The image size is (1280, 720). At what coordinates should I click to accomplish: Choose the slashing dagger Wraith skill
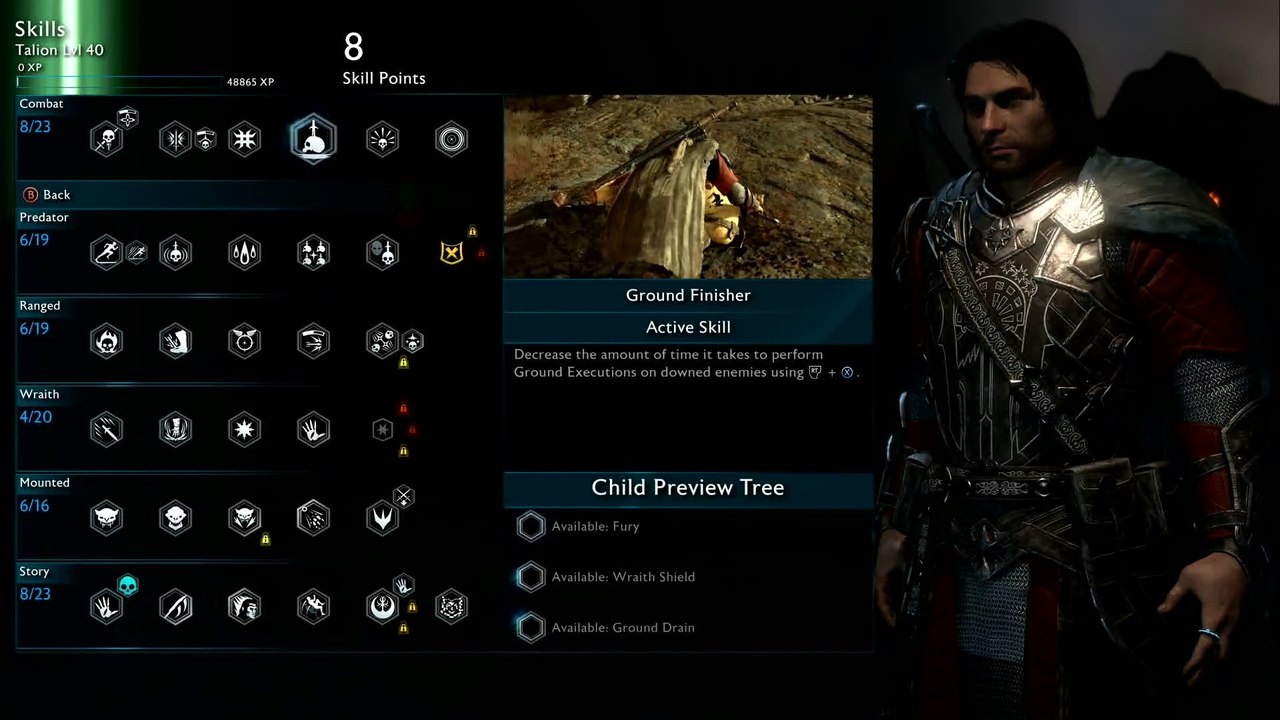(x=106, y=430)
